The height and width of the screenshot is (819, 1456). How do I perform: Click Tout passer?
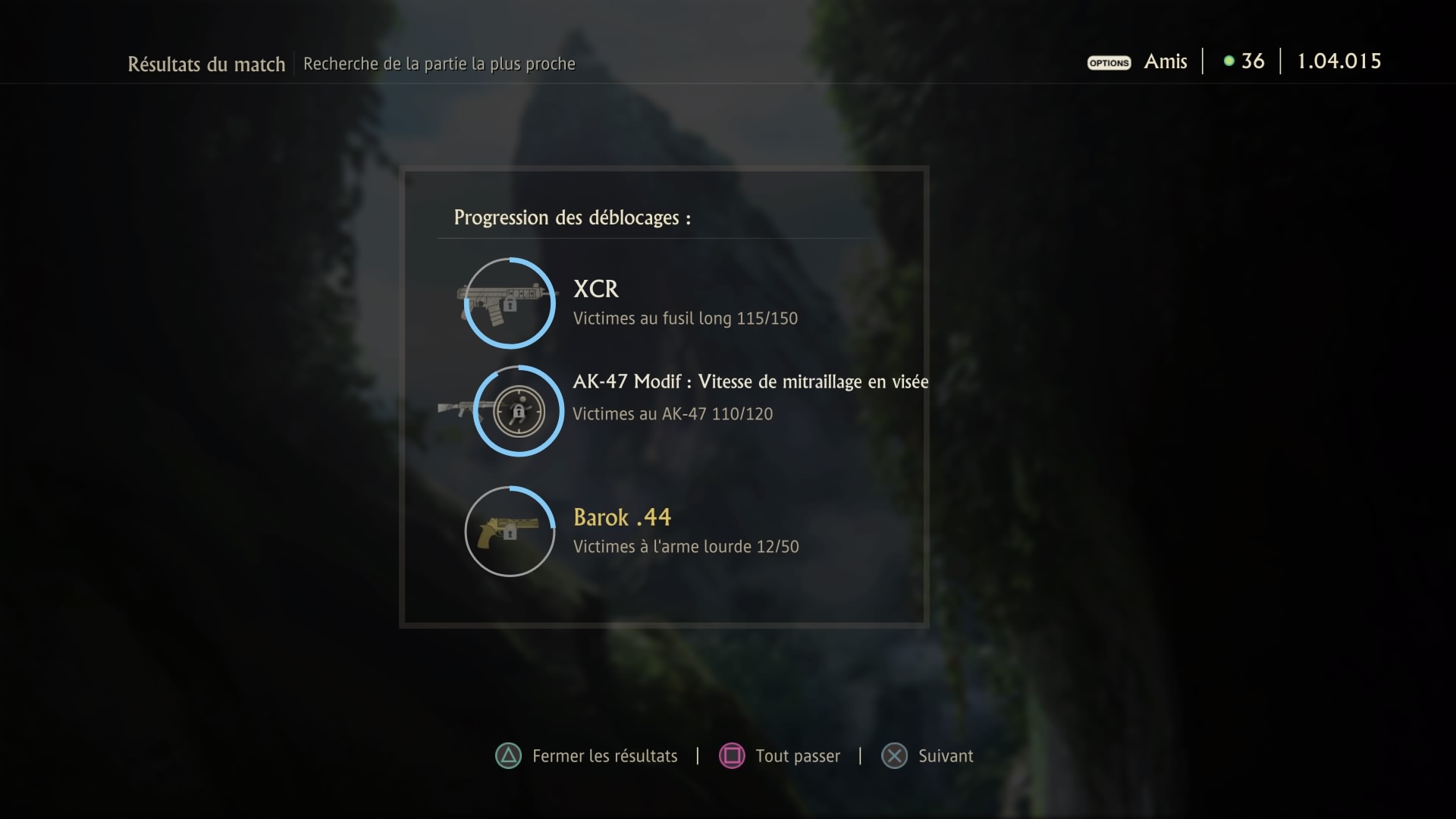[x=798, y=755]
